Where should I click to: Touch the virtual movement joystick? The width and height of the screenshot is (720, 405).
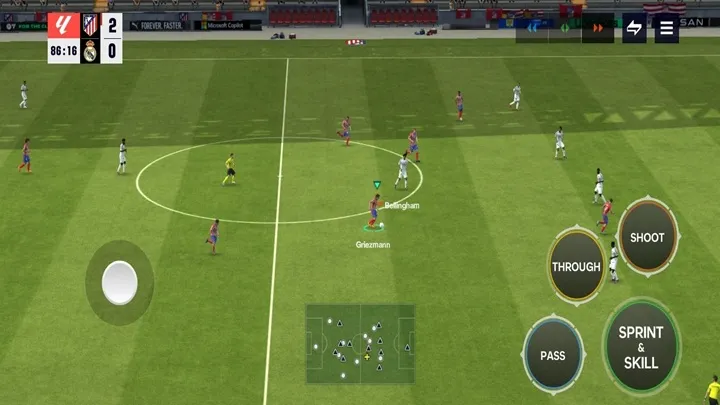pos(120,283)
